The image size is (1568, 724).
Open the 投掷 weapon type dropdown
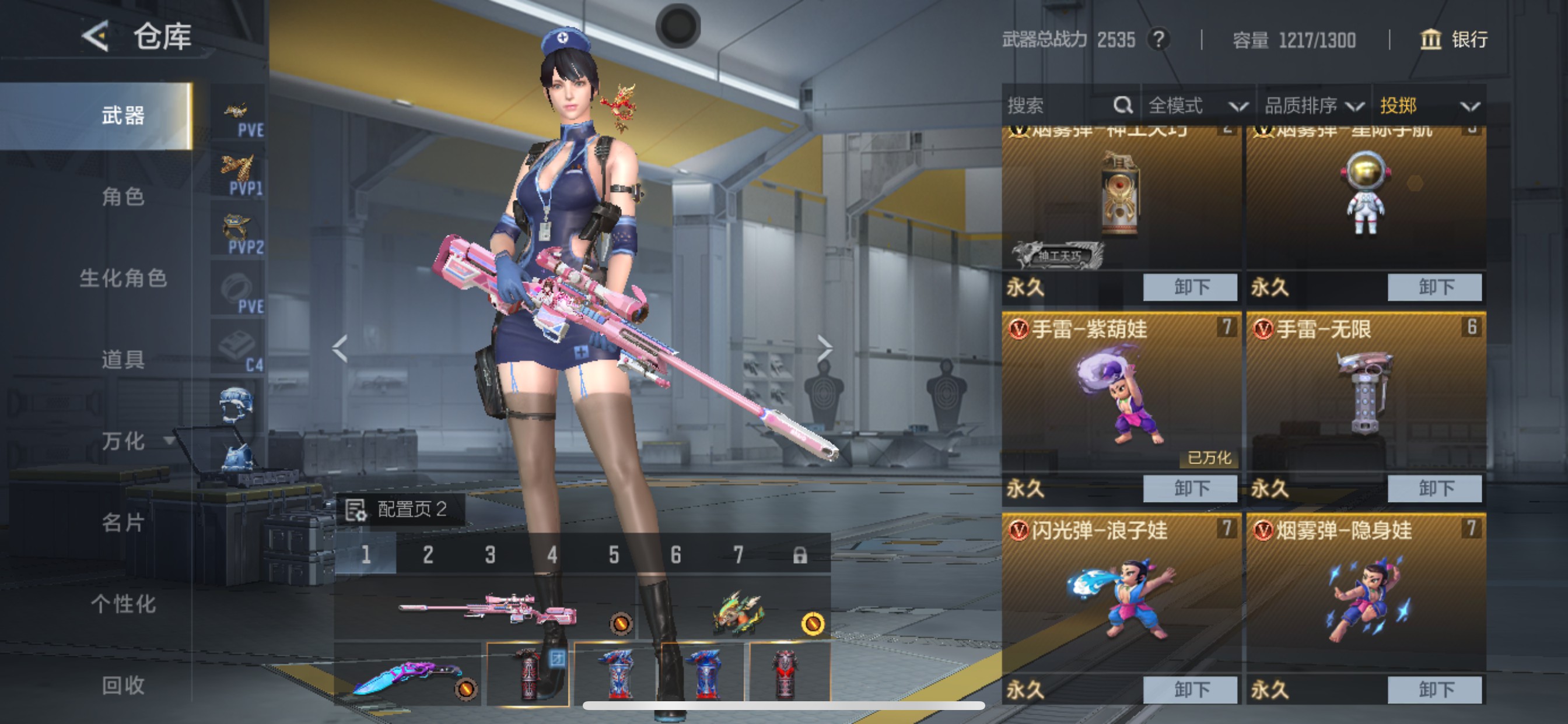click(x=1428, y=106)
